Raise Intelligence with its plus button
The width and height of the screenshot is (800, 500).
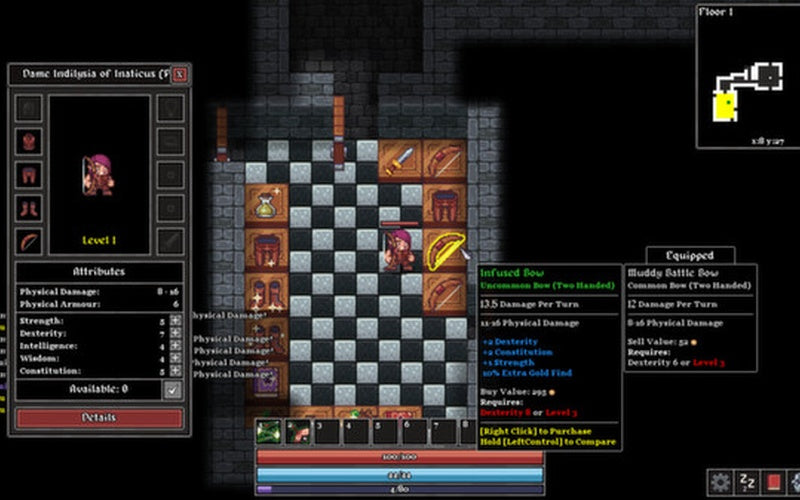click(175, 346)
